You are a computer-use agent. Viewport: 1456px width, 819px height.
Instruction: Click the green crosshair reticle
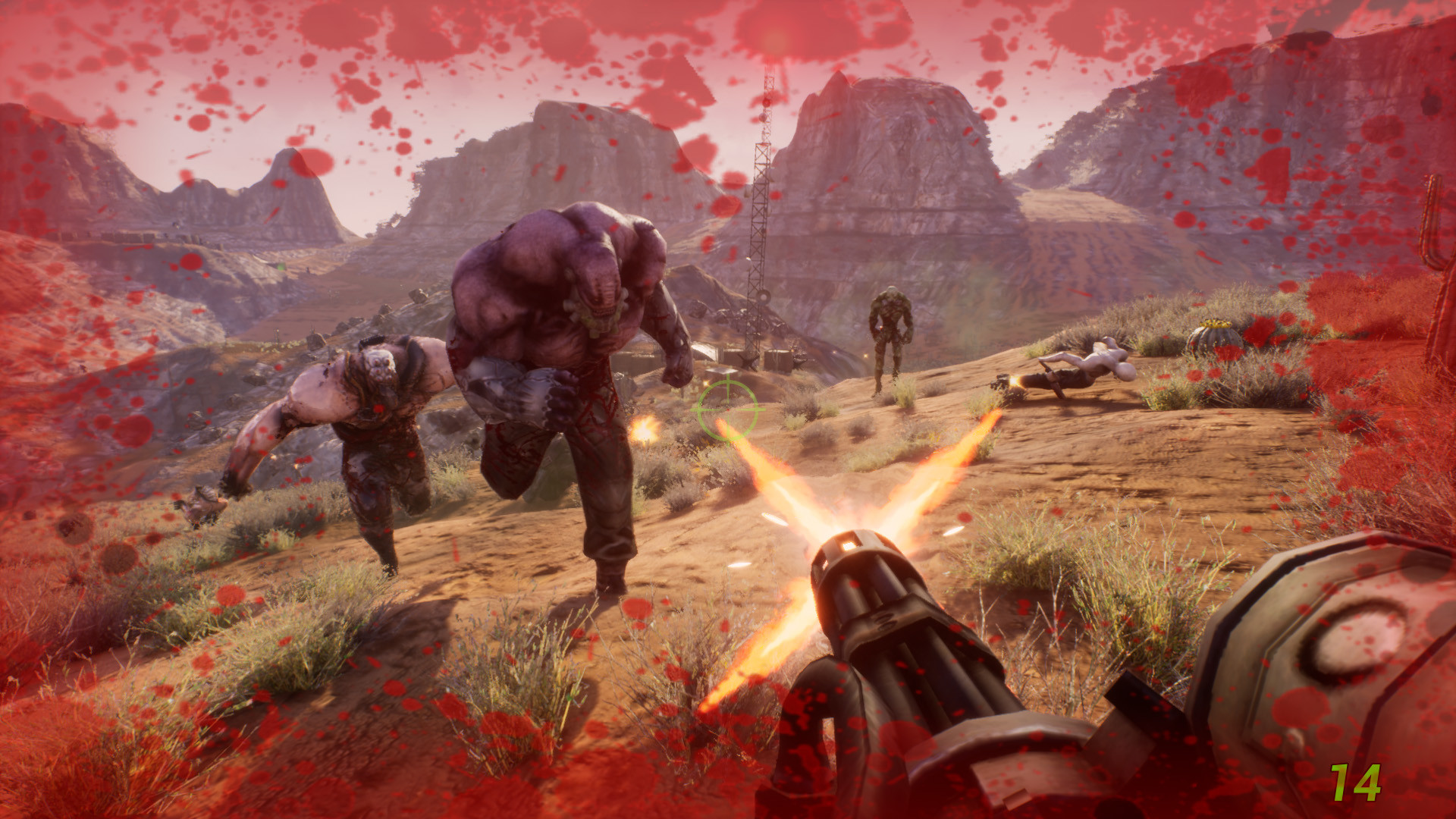[727, 409]
